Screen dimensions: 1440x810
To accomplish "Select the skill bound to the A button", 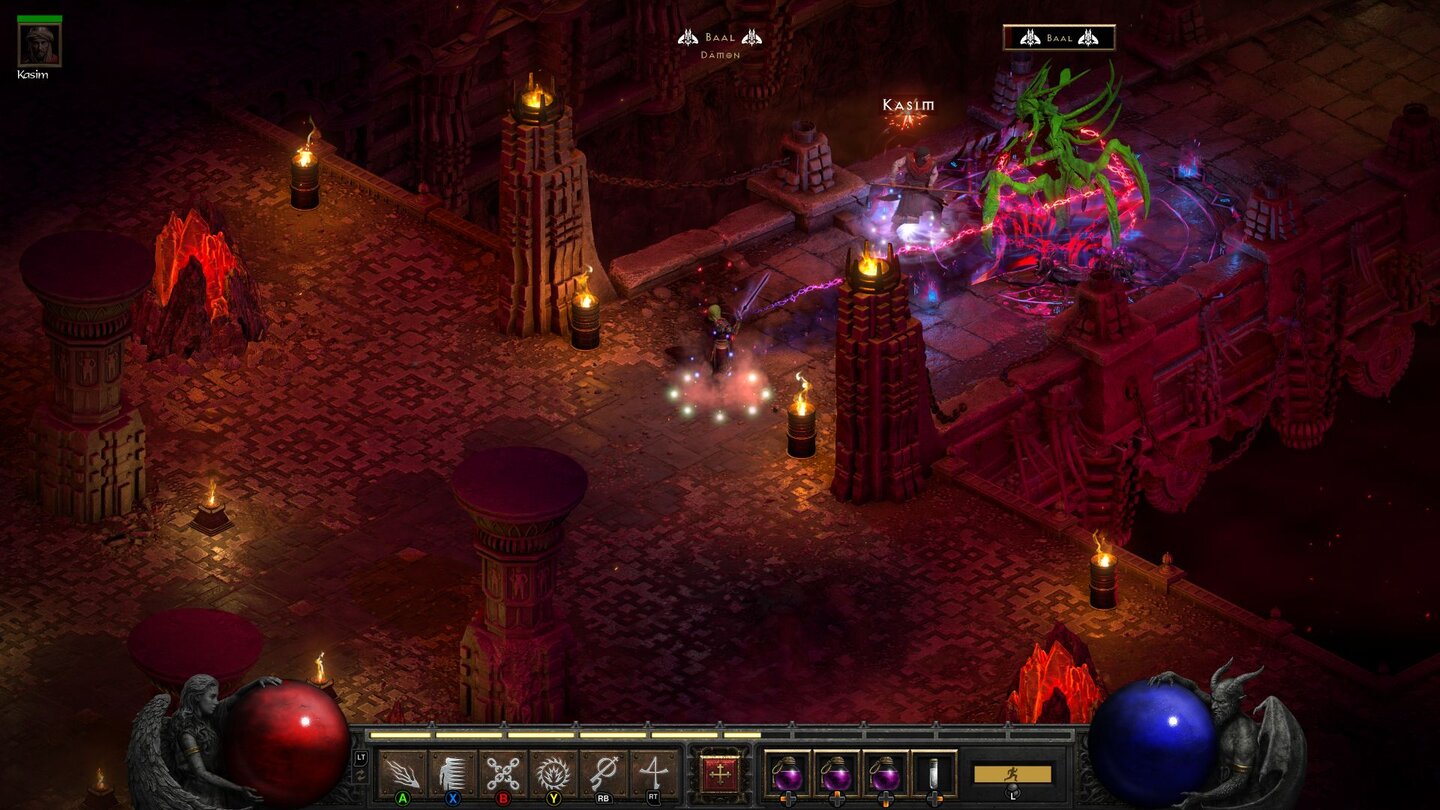I will click(x=402, y=770).
